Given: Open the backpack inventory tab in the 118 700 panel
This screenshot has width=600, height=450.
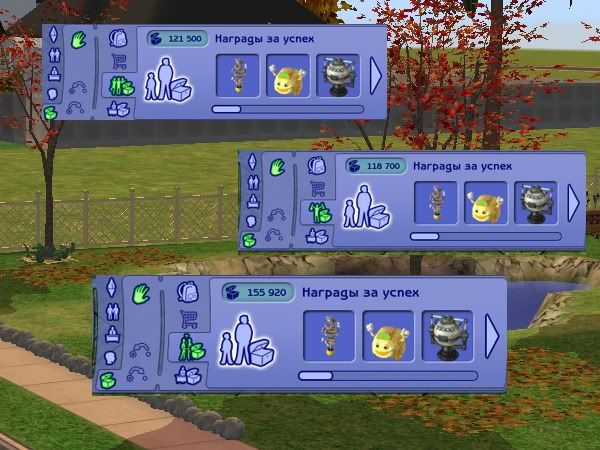Looking at the screenshot, I should (x=317, y=166).
